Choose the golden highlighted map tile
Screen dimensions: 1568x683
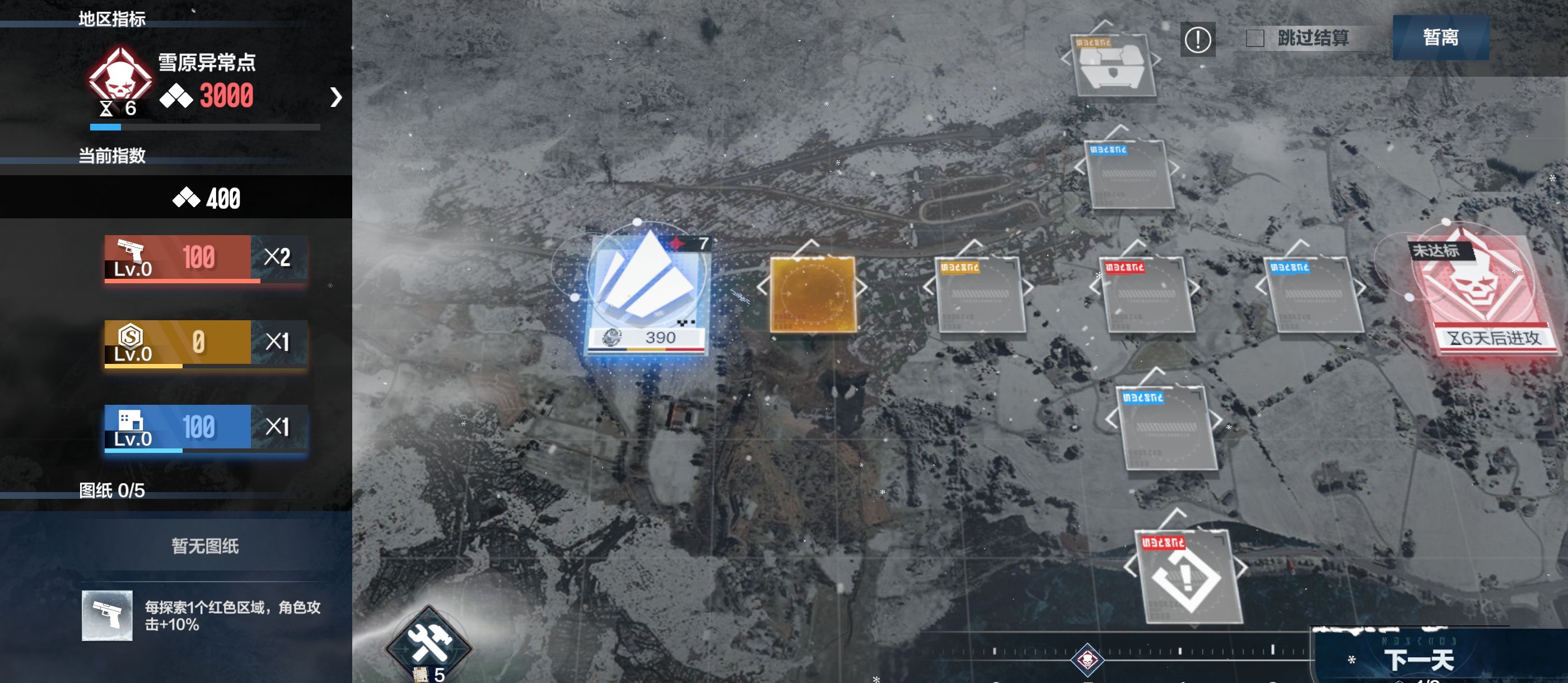coord(813,294)
